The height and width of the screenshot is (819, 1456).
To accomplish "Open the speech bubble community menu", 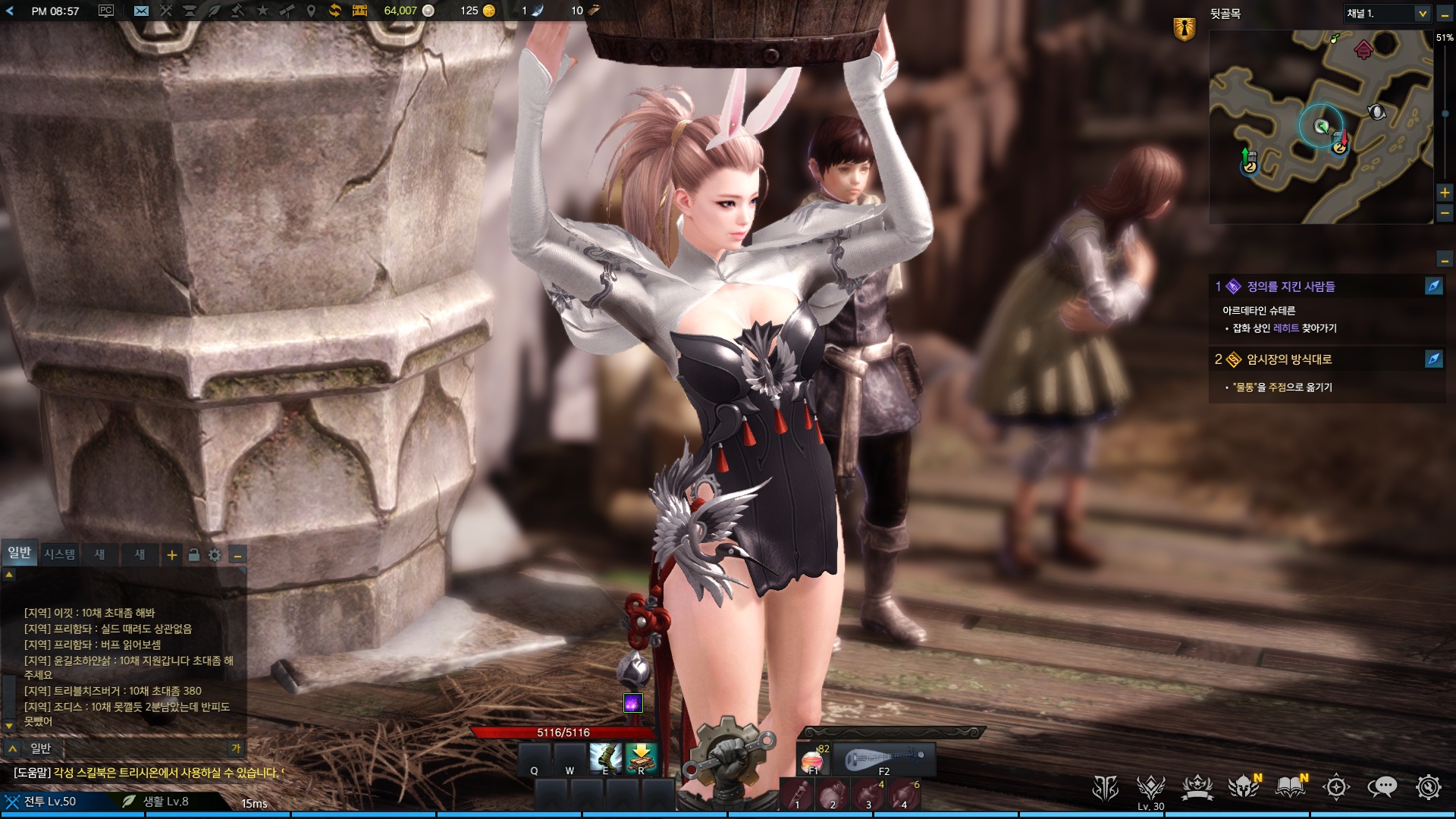I will 1382,787.
